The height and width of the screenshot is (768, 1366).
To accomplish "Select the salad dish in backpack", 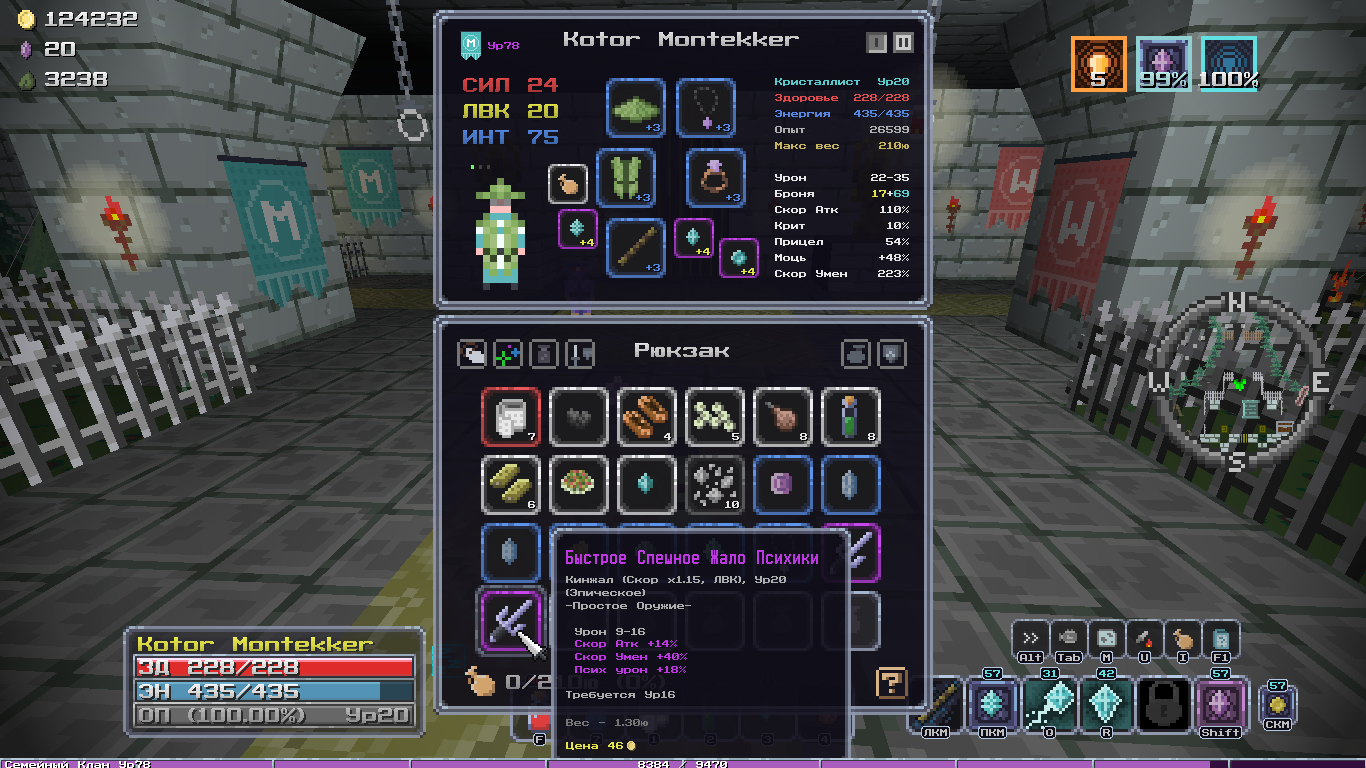I will (579, 484).
